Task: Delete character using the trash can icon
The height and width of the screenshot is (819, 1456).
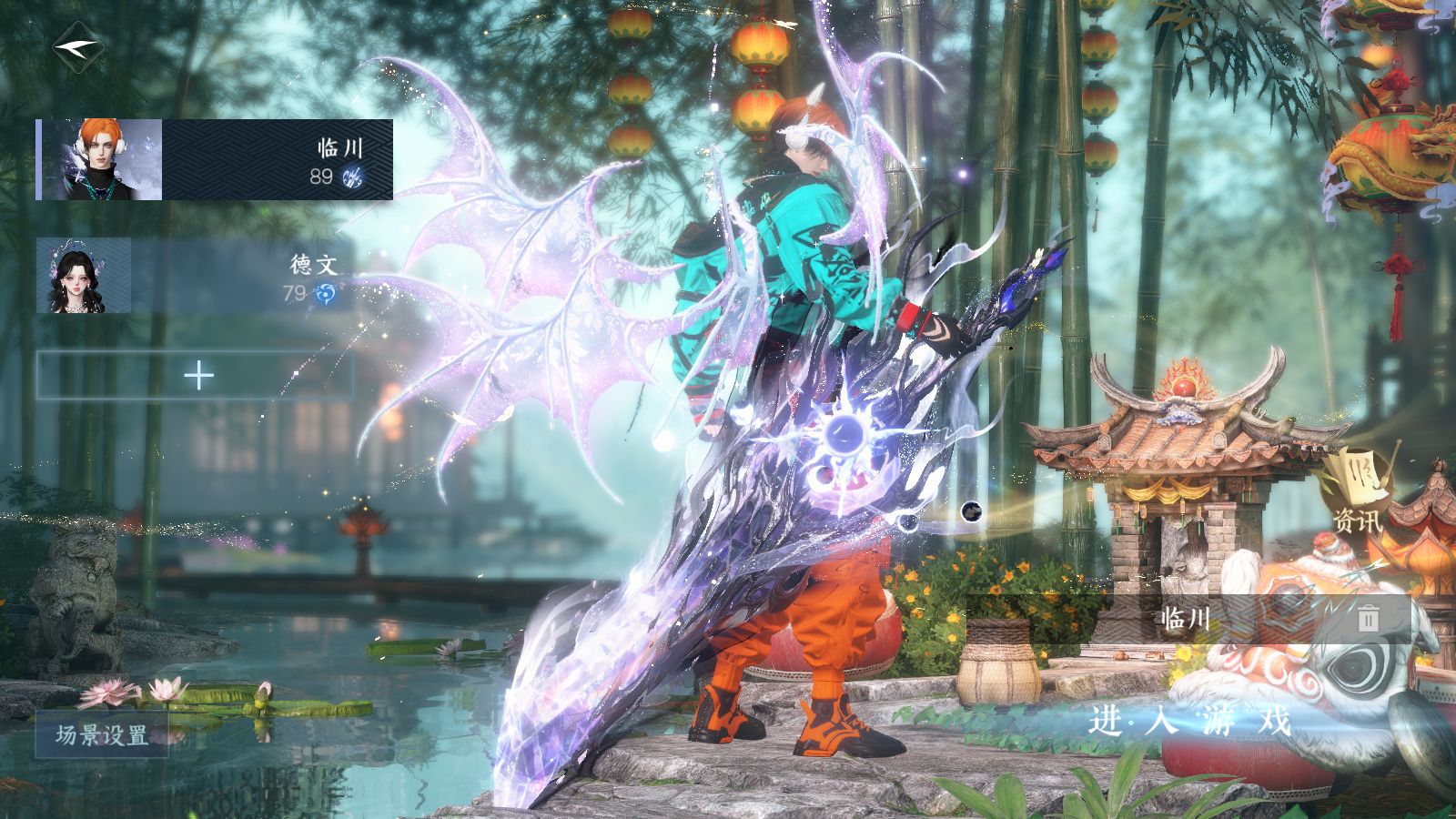Action: (x=1368, y=619)
